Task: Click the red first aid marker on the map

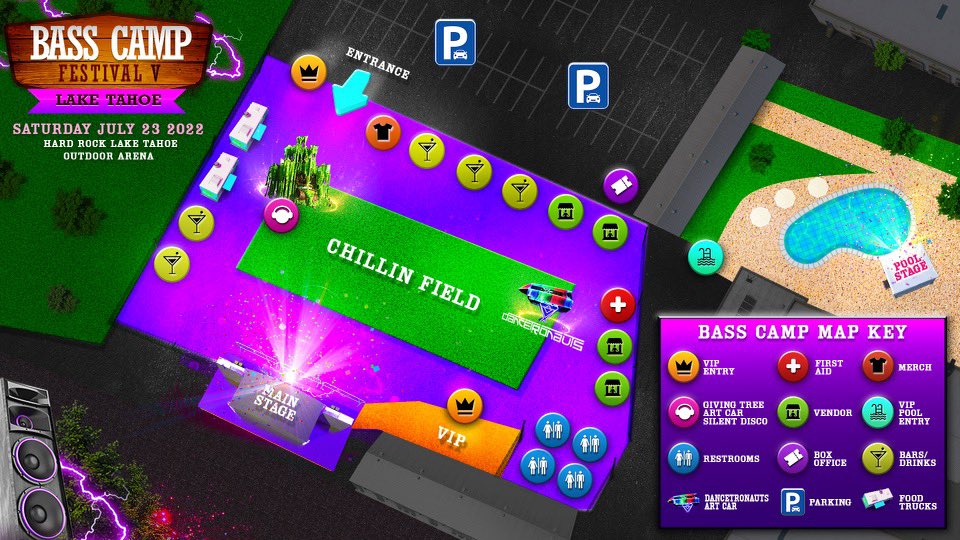Action: [618, 304]
